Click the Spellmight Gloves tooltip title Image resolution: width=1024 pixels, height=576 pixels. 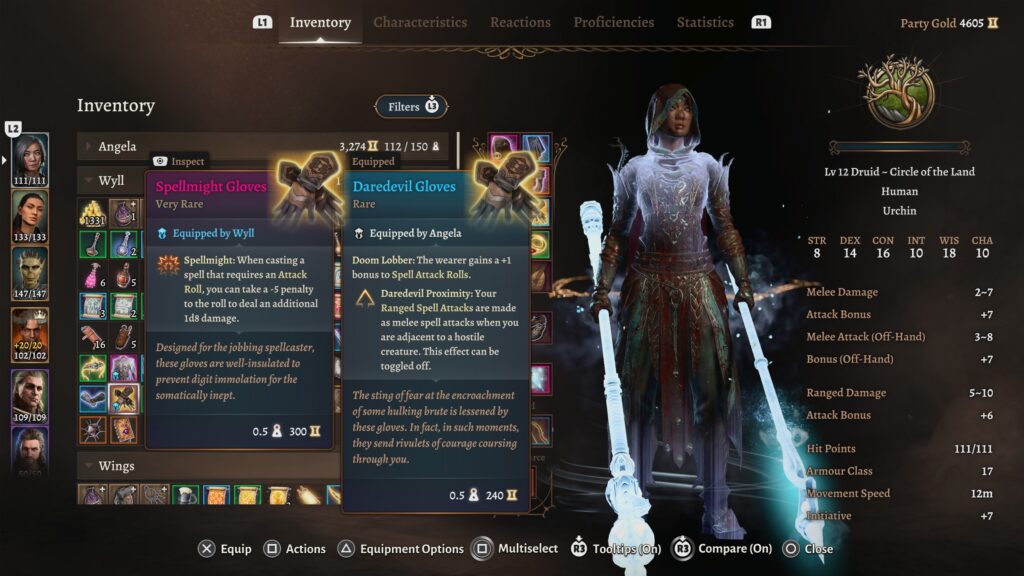(x=211, y=187)
